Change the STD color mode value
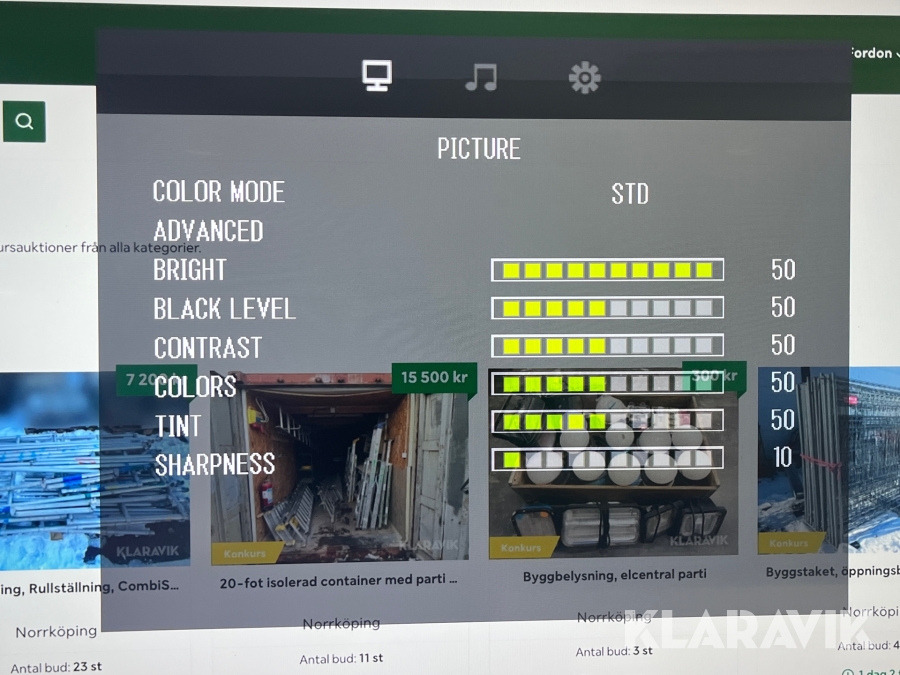The width and height of the screenshot is (900, 675). tap(630, 194)
